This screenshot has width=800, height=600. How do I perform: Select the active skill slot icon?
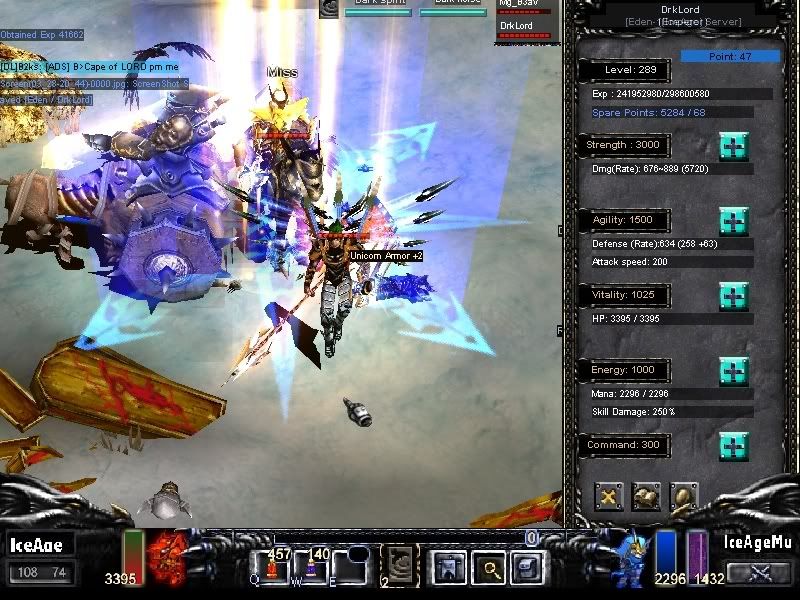(402, 566)
